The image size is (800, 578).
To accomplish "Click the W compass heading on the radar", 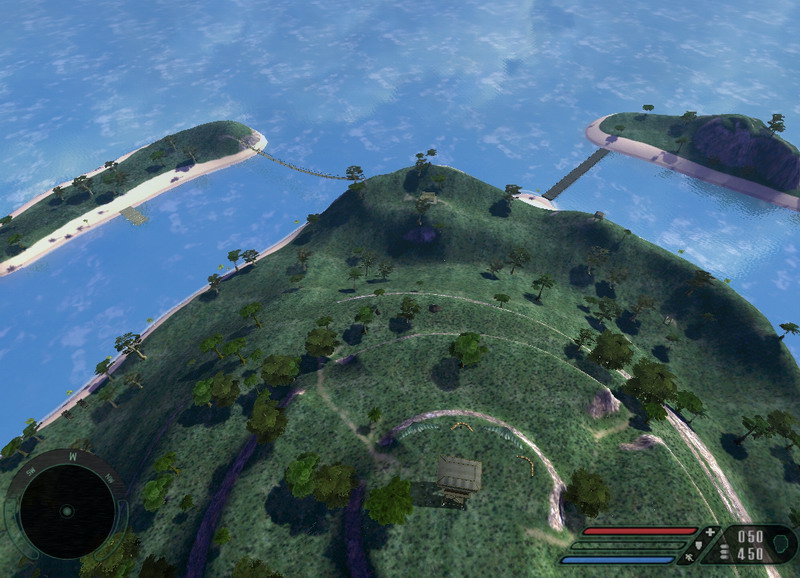I will tap(71, 455).
